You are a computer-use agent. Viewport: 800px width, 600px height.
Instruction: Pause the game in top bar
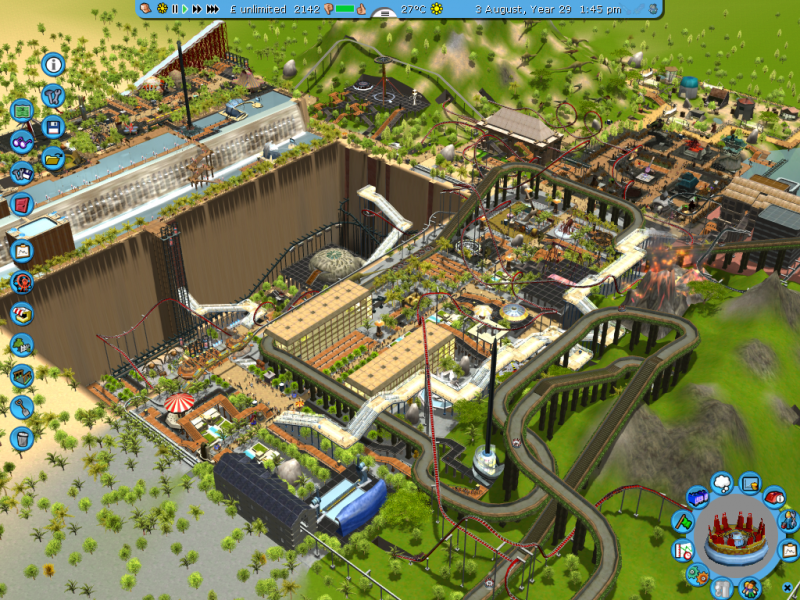click(x=174, y=9)
